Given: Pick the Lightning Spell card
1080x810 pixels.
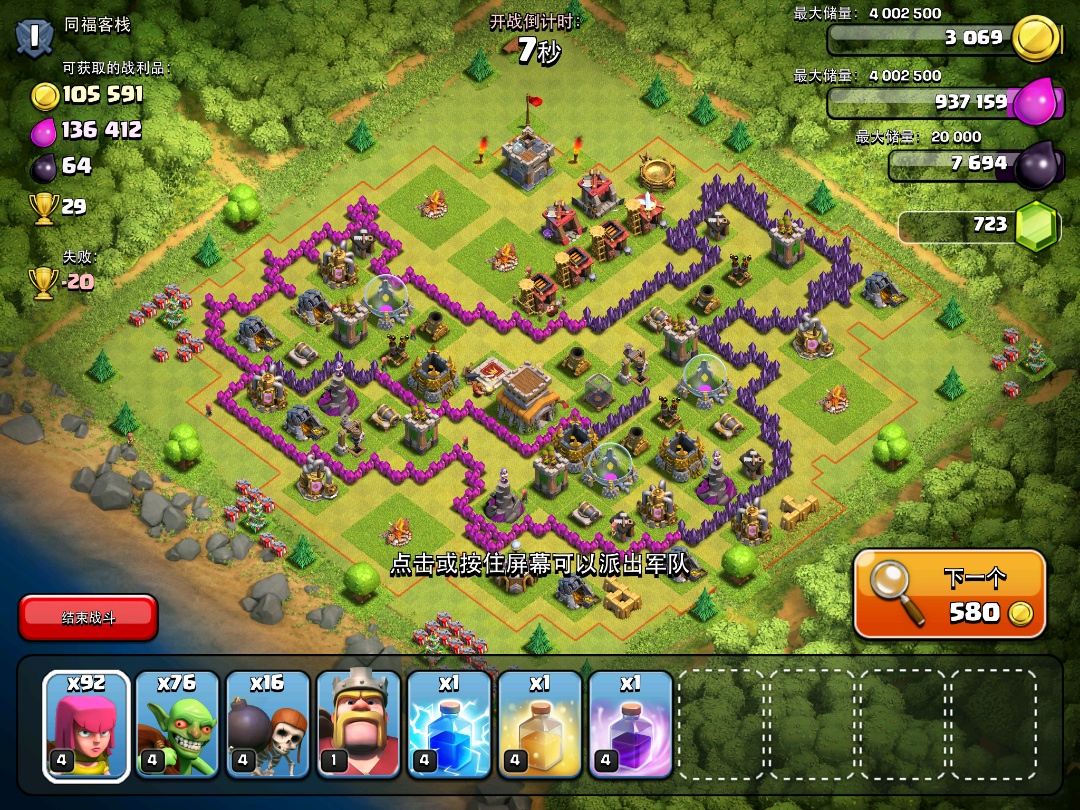Looking at the screenshot, I should click(450, 726).
